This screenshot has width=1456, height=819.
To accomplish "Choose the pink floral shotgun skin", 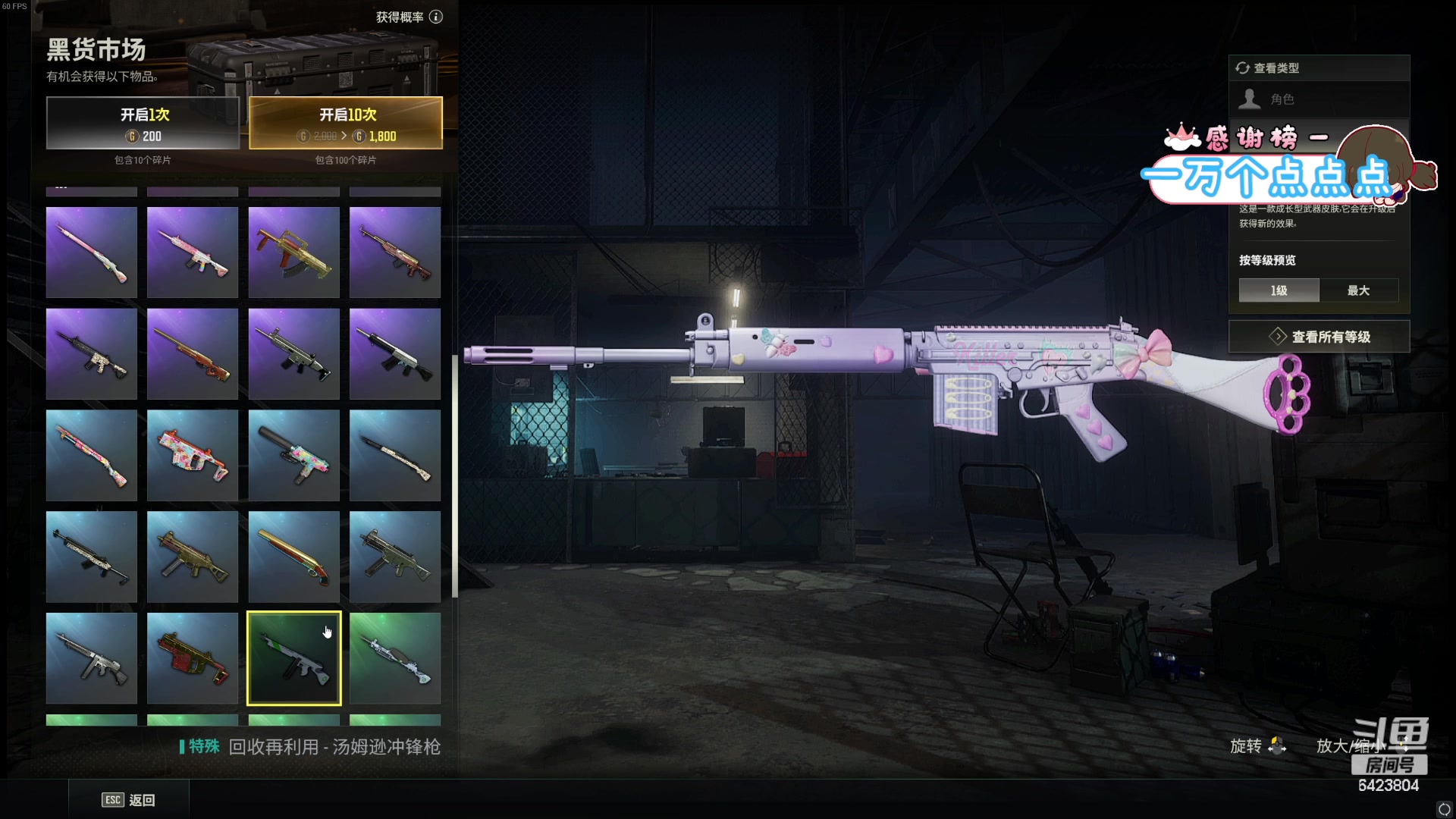I will point(92,456).
